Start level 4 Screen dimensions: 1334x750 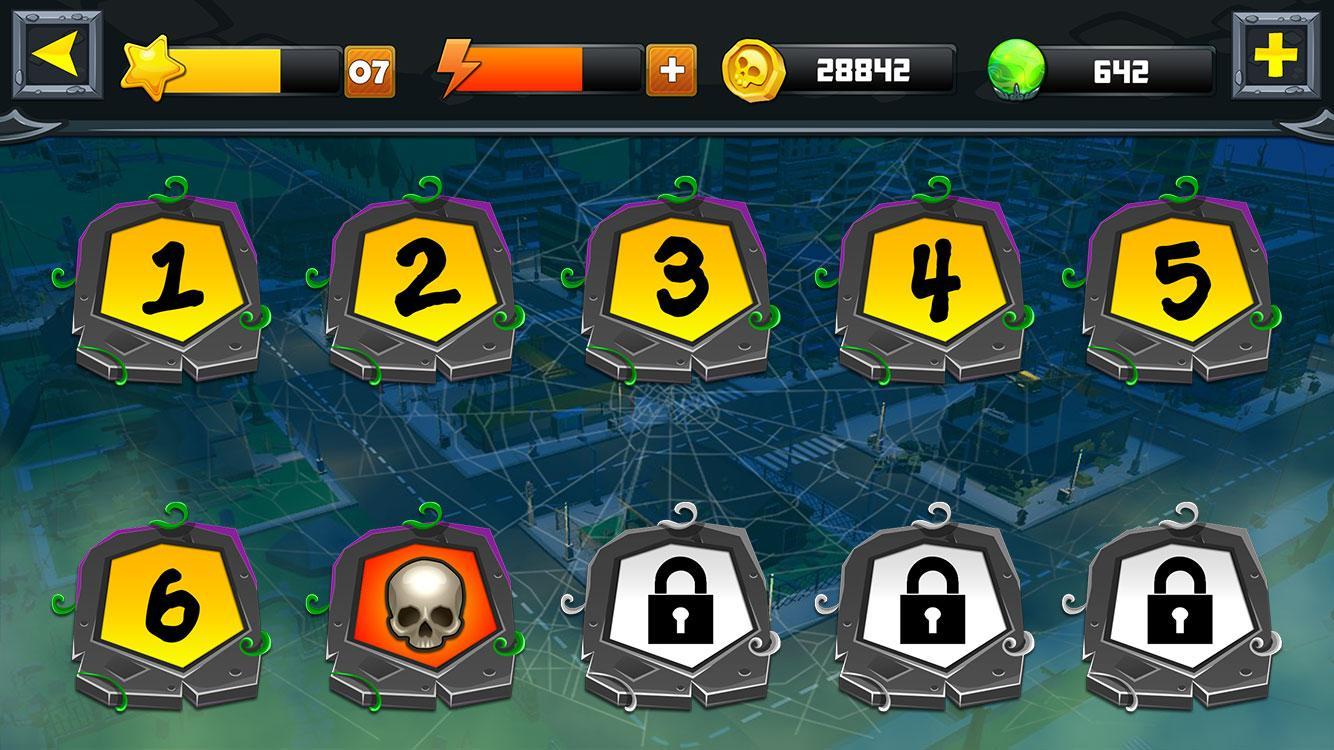point(931,283)
